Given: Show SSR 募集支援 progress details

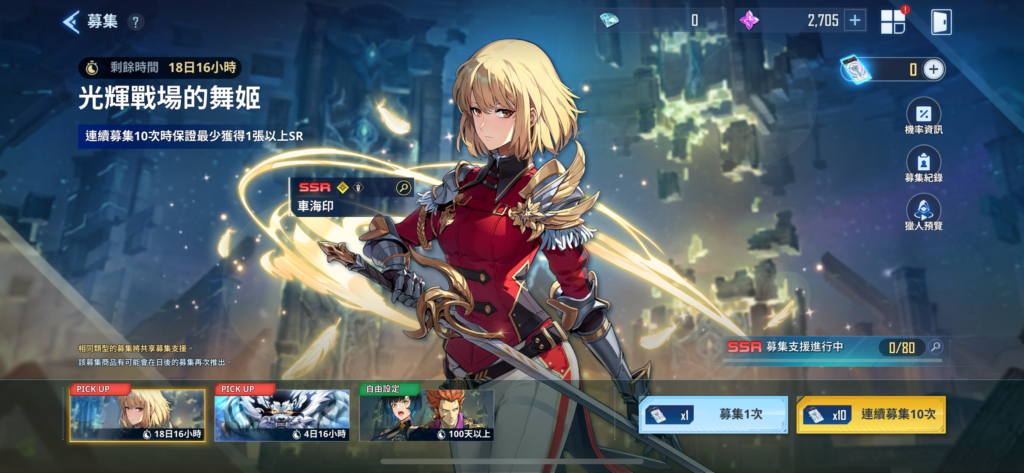Looking at the screenshot, I should (x=935, y=347).
